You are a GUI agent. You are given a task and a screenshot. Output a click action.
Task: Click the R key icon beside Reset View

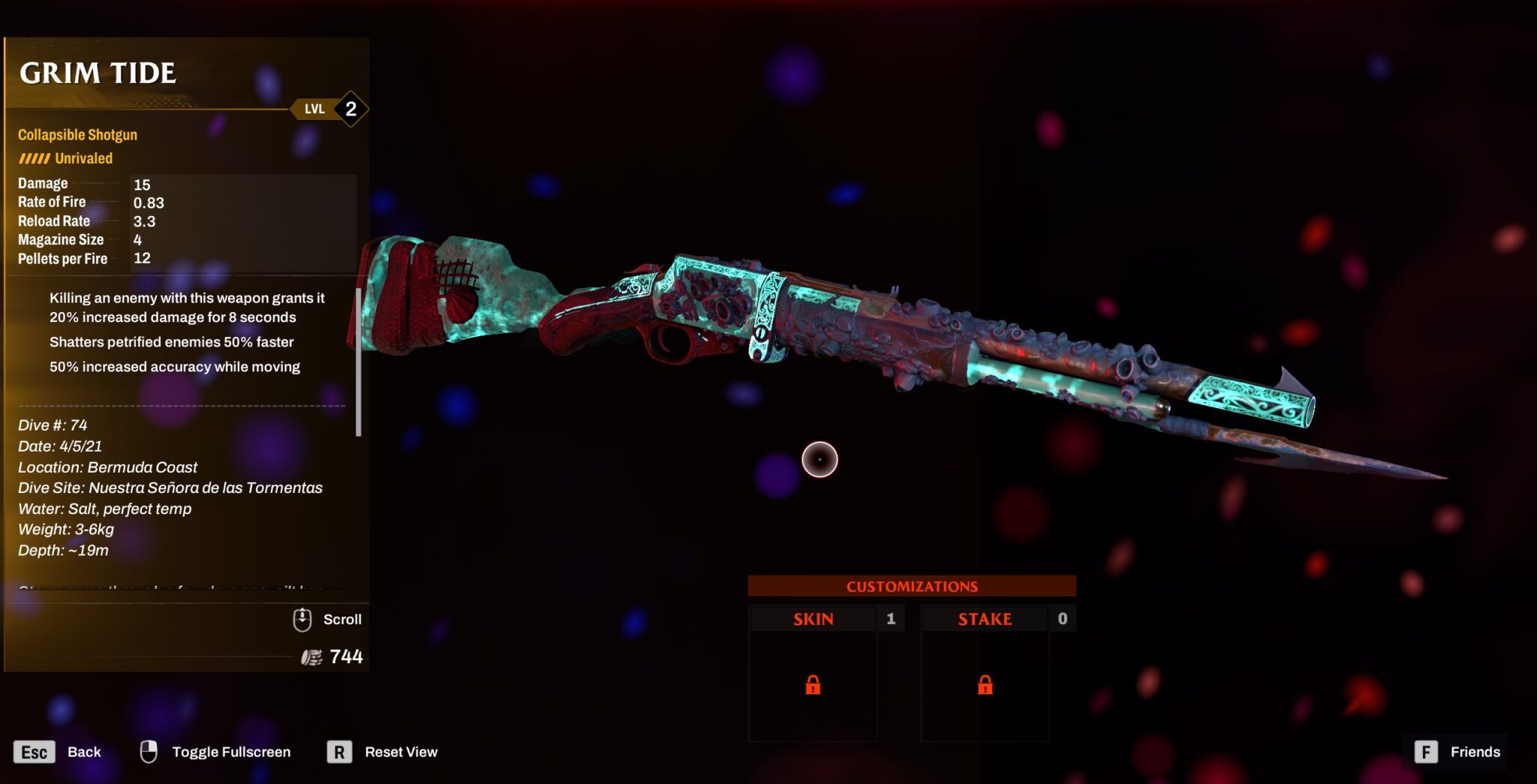(339, 752)
